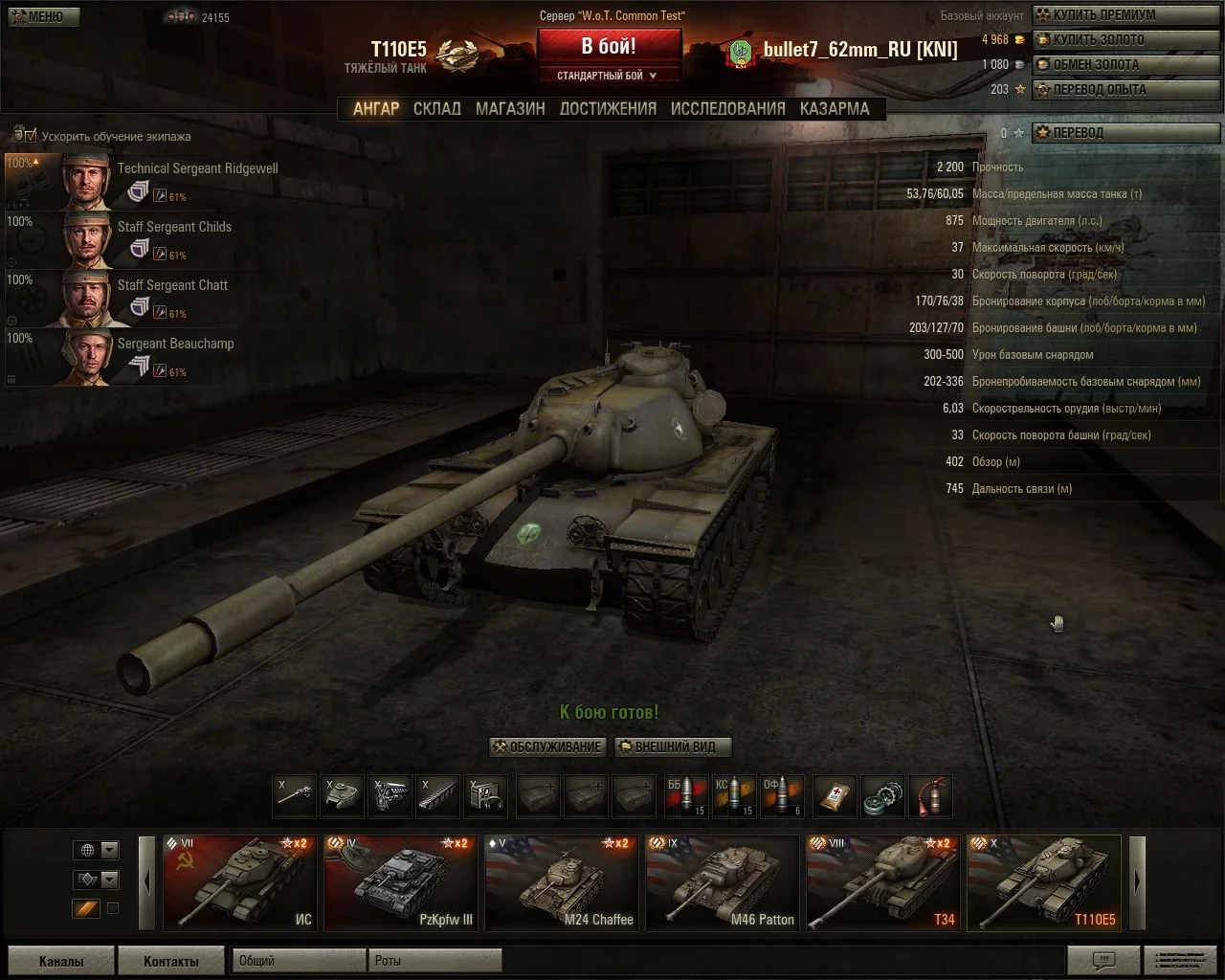Click Купить премиум button

tap(1103, 15)
